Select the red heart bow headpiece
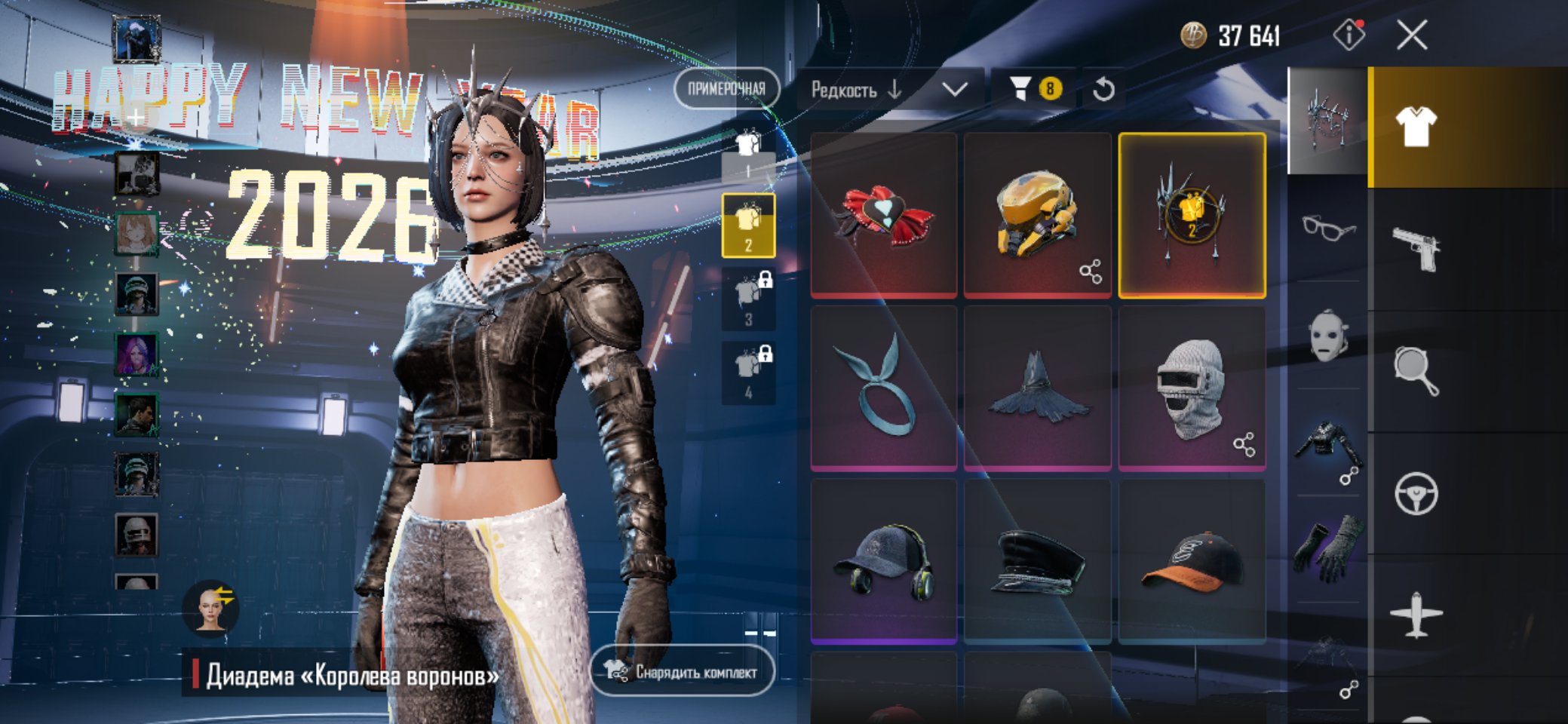Image resolution: width=1568 pixels, height=724 pixels. pyautogui.click(x=883, y=216)
